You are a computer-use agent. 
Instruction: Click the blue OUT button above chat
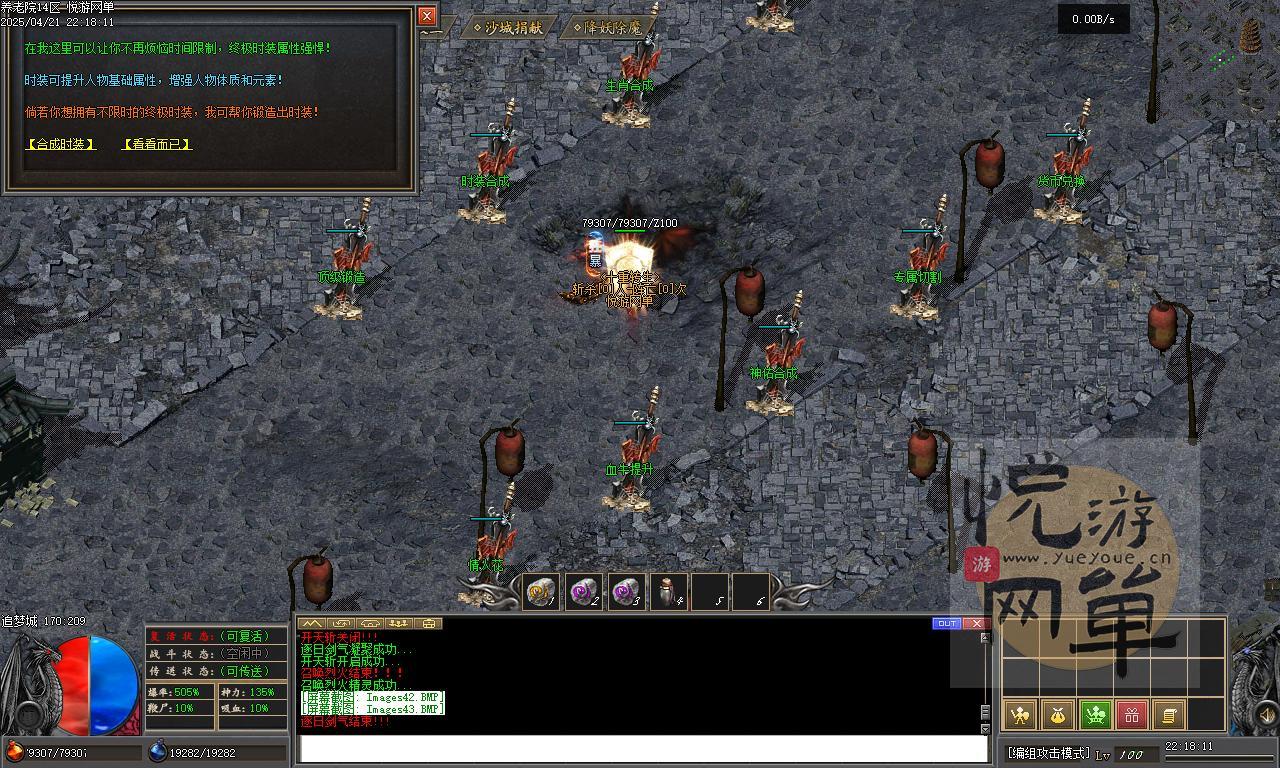click(x=946, y=624)
